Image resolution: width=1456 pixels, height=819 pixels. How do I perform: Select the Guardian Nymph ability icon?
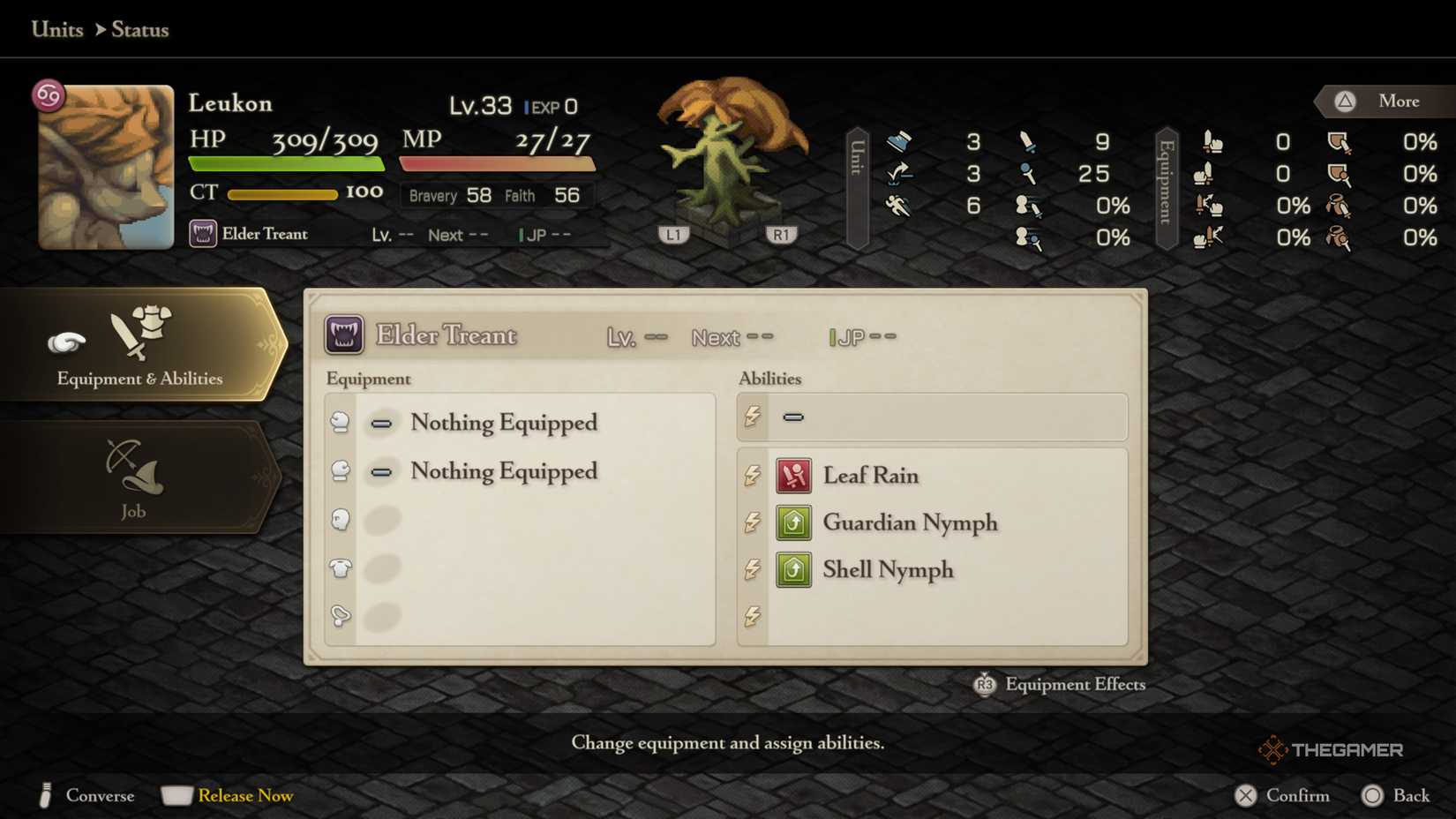[x=792, y=522]
